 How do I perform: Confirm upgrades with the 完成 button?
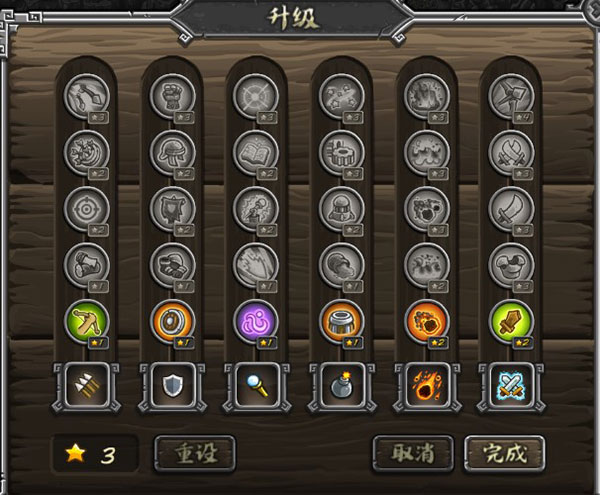pyautogui.click(x=503, y=453)
